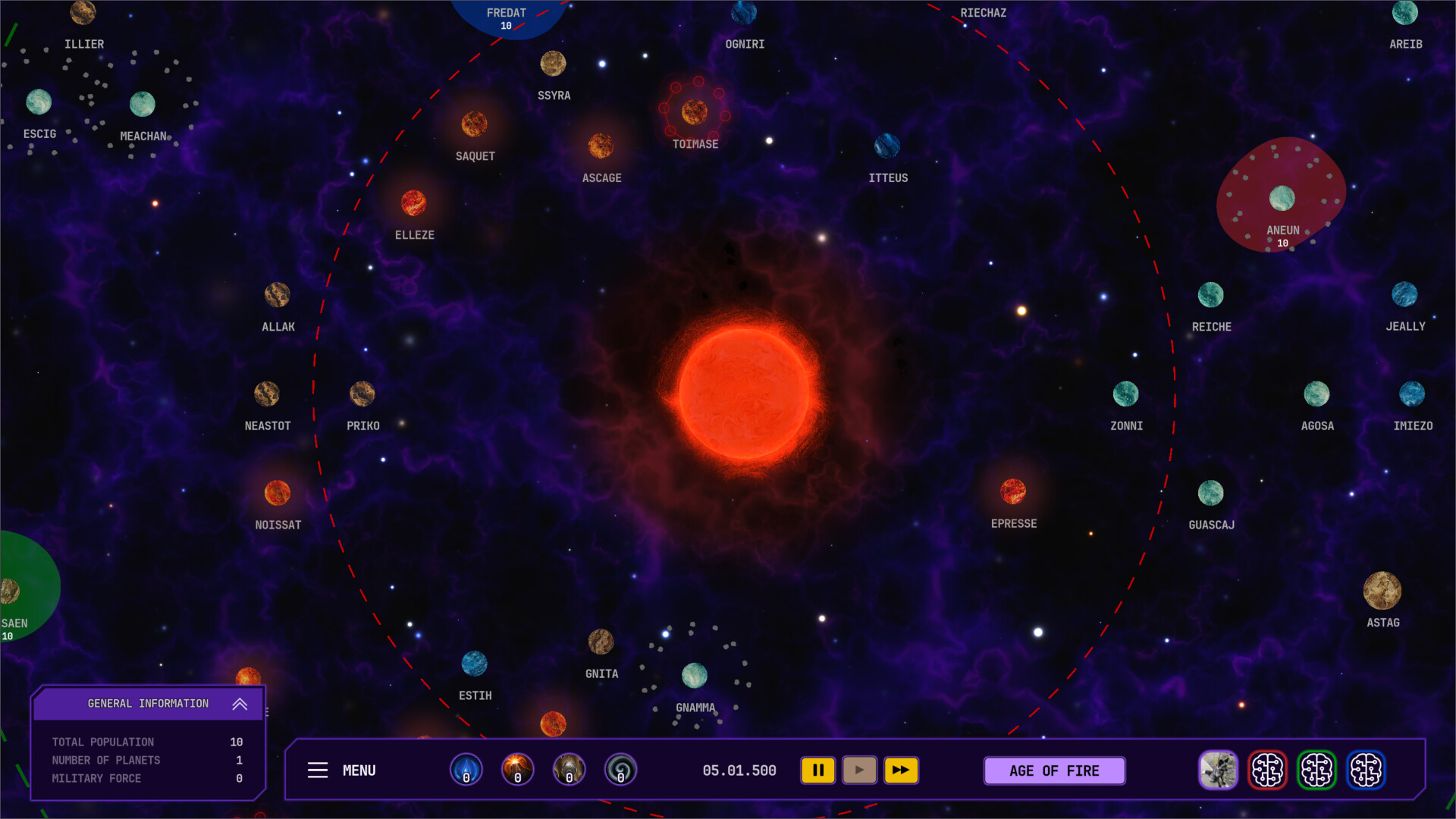Screen dimensions: 1456x819
Task: Open the green brain AI opponent panel
Action: [1317, 770]
